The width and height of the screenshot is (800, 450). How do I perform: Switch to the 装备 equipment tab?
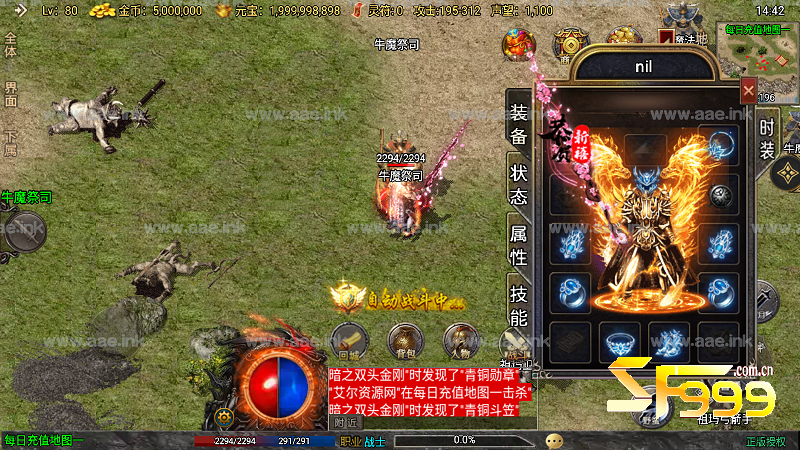coord(518,124)
